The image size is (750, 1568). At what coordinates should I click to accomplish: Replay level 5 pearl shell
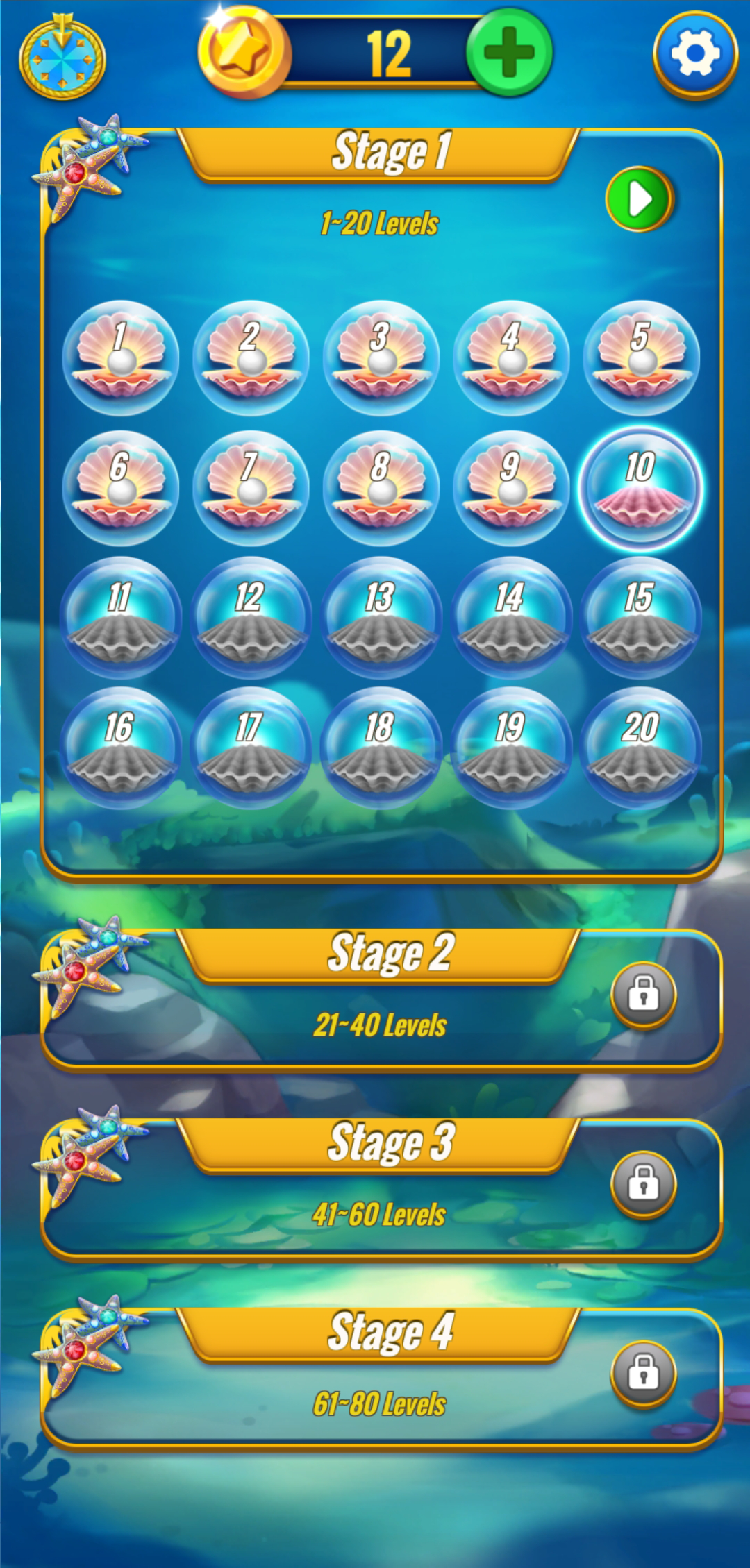tap(641, 358)
